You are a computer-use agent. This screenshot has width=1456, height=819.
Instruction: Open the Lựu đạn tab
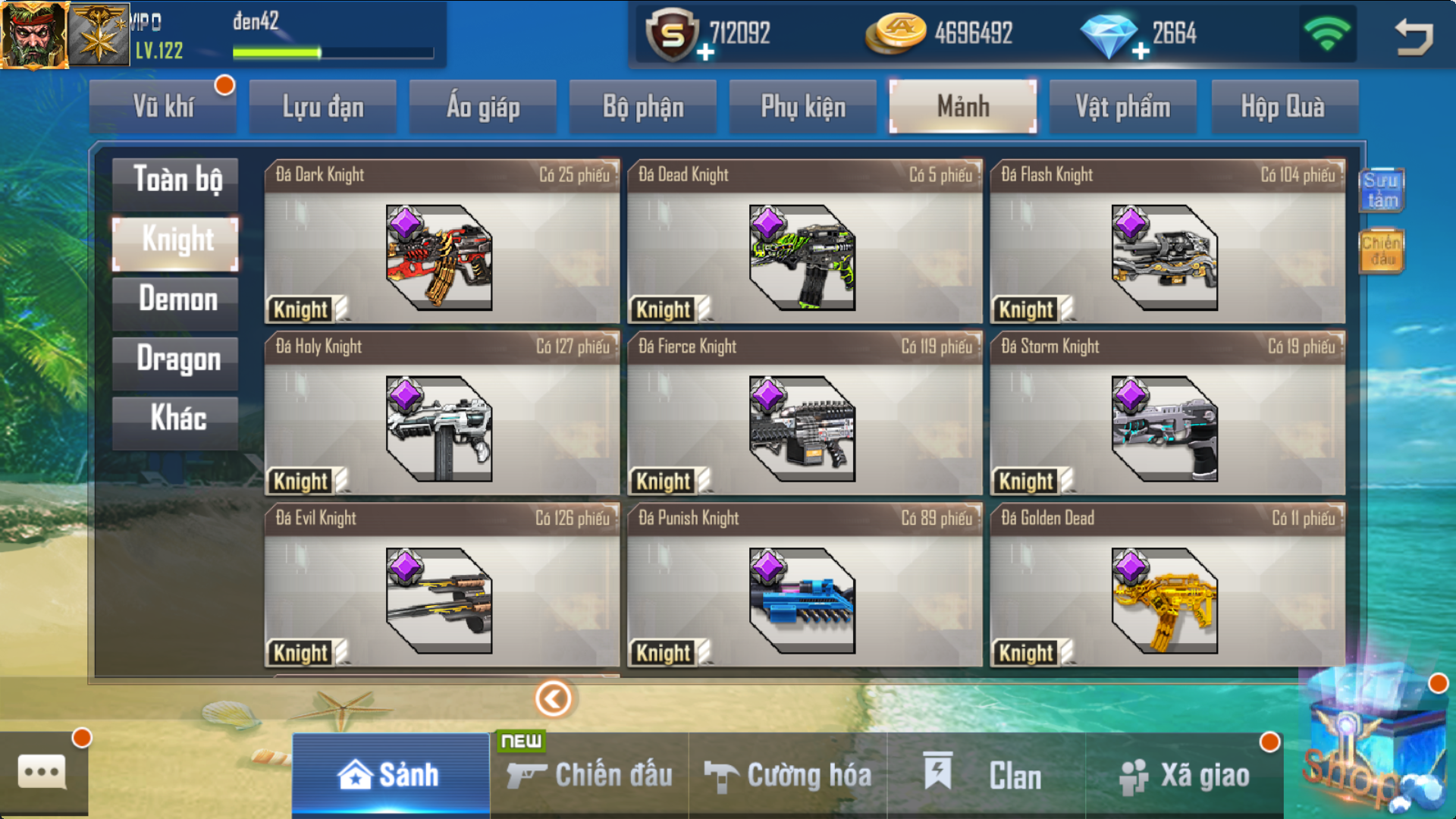coord(323,107)
